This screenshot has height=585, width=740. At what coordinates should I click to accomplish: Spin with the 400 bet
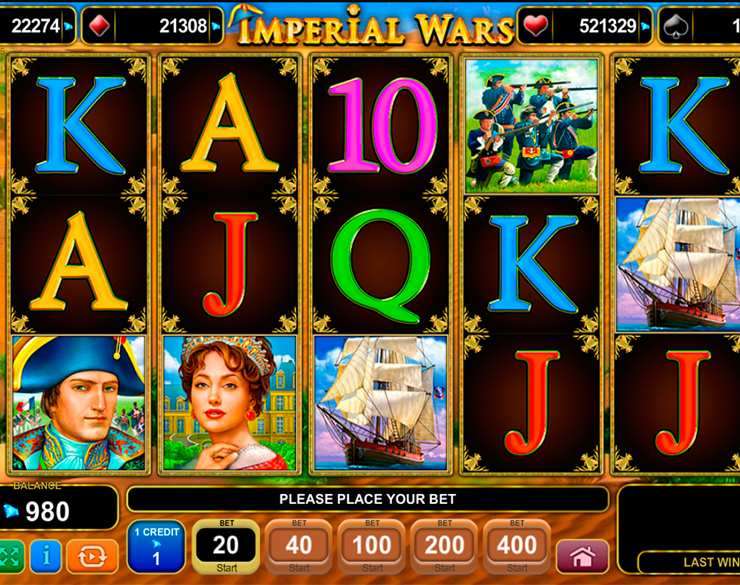point(518,547)
